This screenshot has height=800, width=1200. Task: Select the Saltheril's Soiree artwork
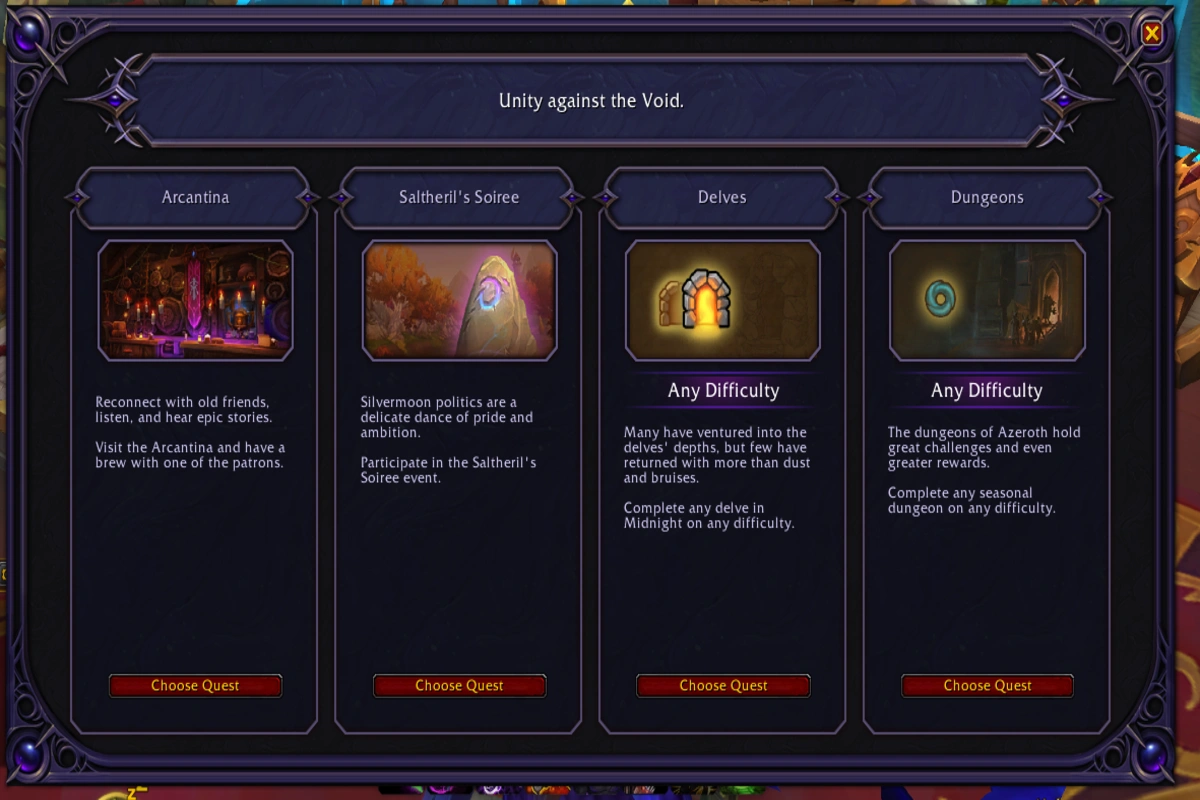click(459, 300)
